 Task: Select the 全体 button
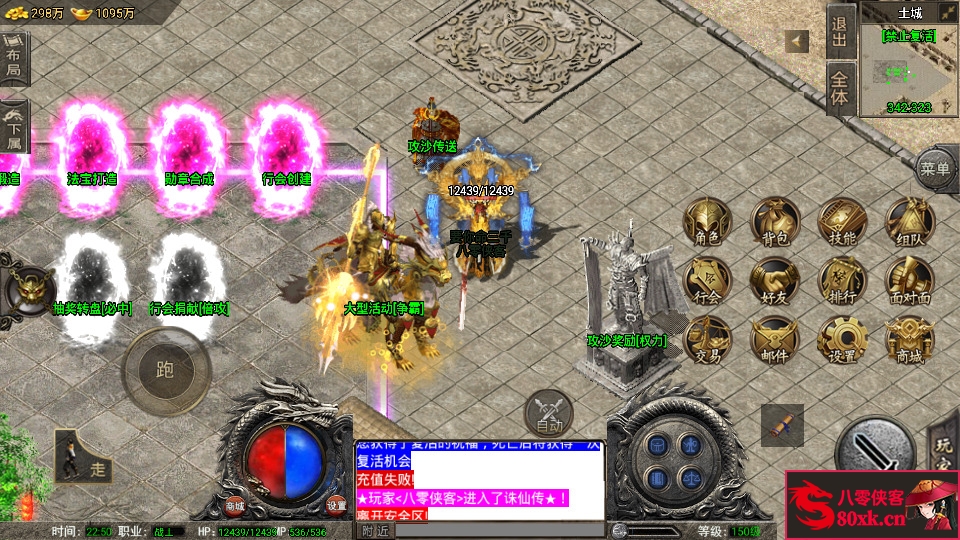pos(839,90)
